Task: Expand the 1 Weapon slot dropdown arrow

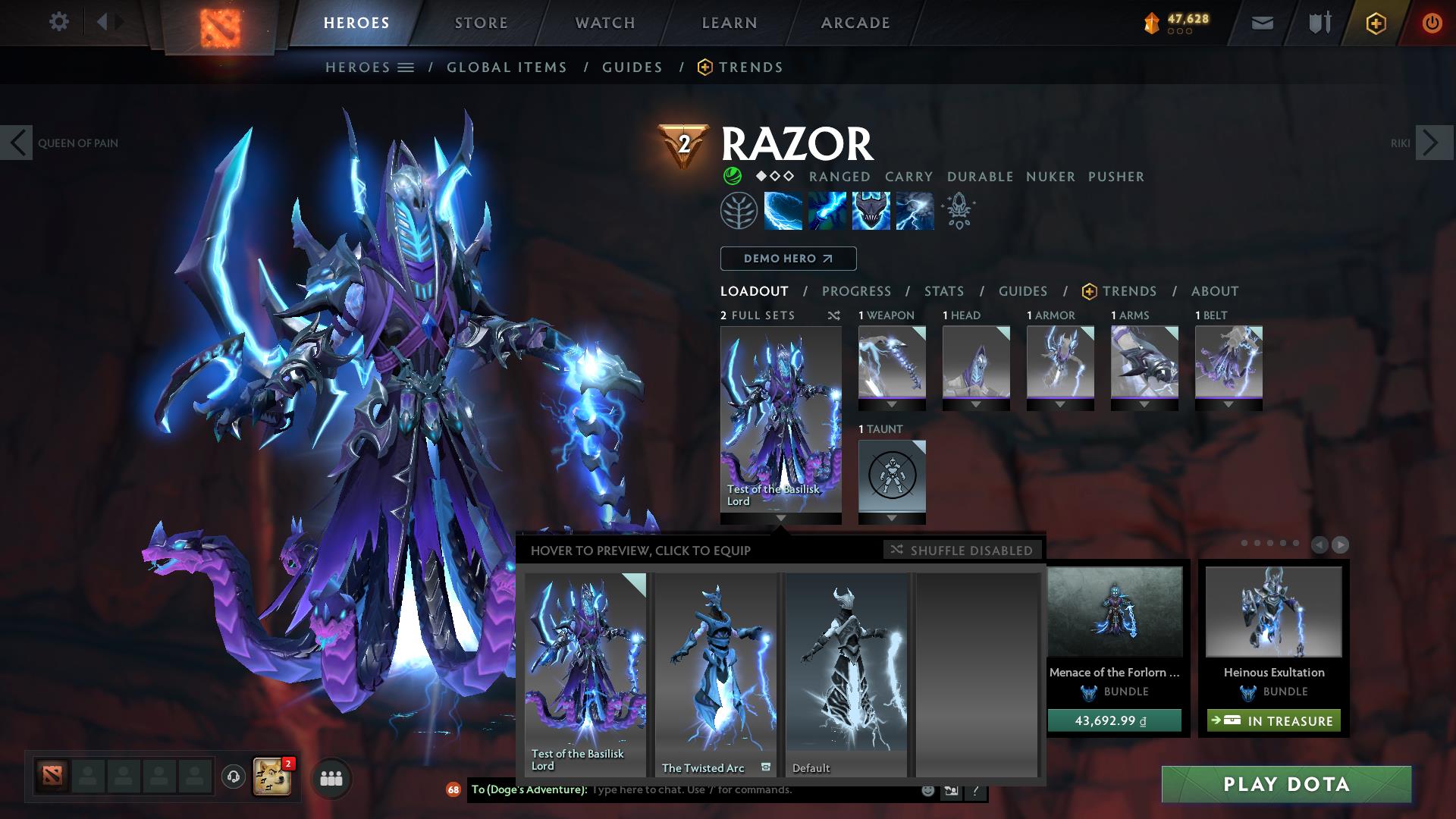Action: (x=890, y=403)
